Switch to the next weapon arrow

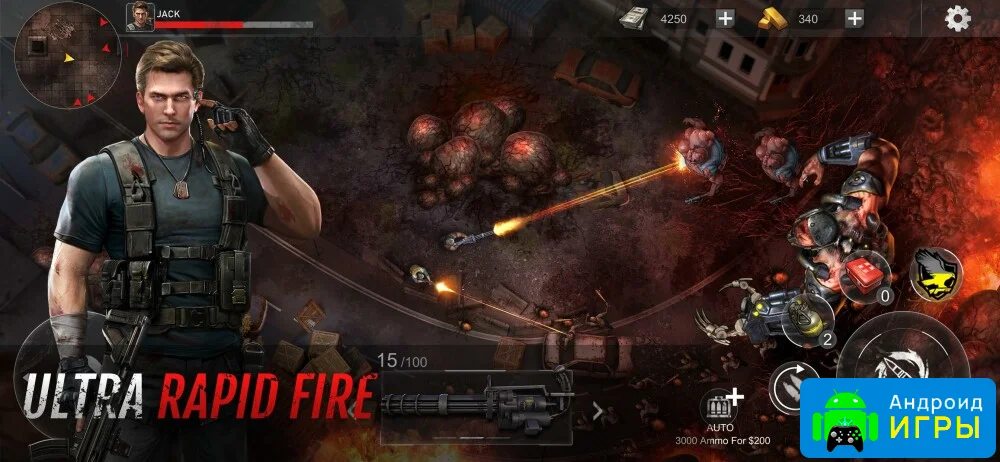[x=598, y=409]
